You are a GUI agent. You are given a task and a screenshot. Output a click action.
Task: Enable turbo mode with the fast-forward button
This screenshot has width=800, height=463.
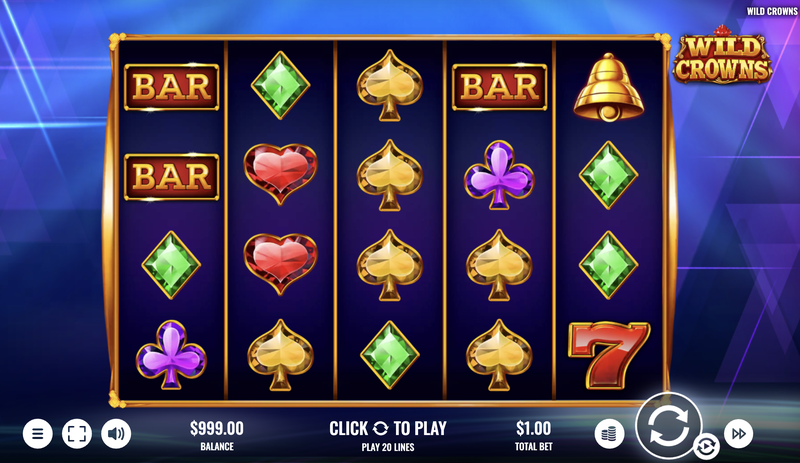coord(738,433)
